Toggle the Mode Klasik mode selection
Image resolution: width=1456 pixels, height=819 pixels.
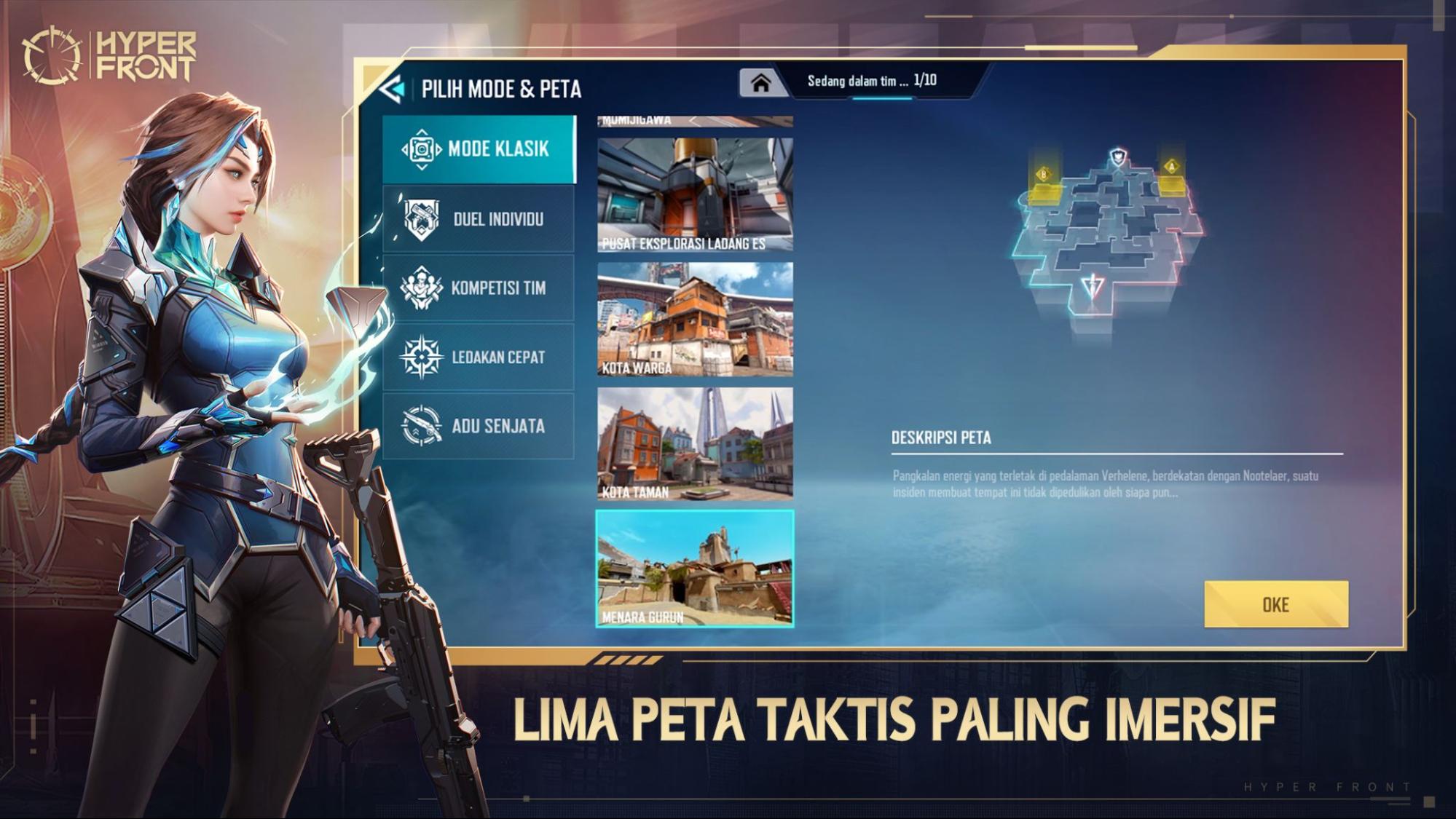tap(477, 149)
